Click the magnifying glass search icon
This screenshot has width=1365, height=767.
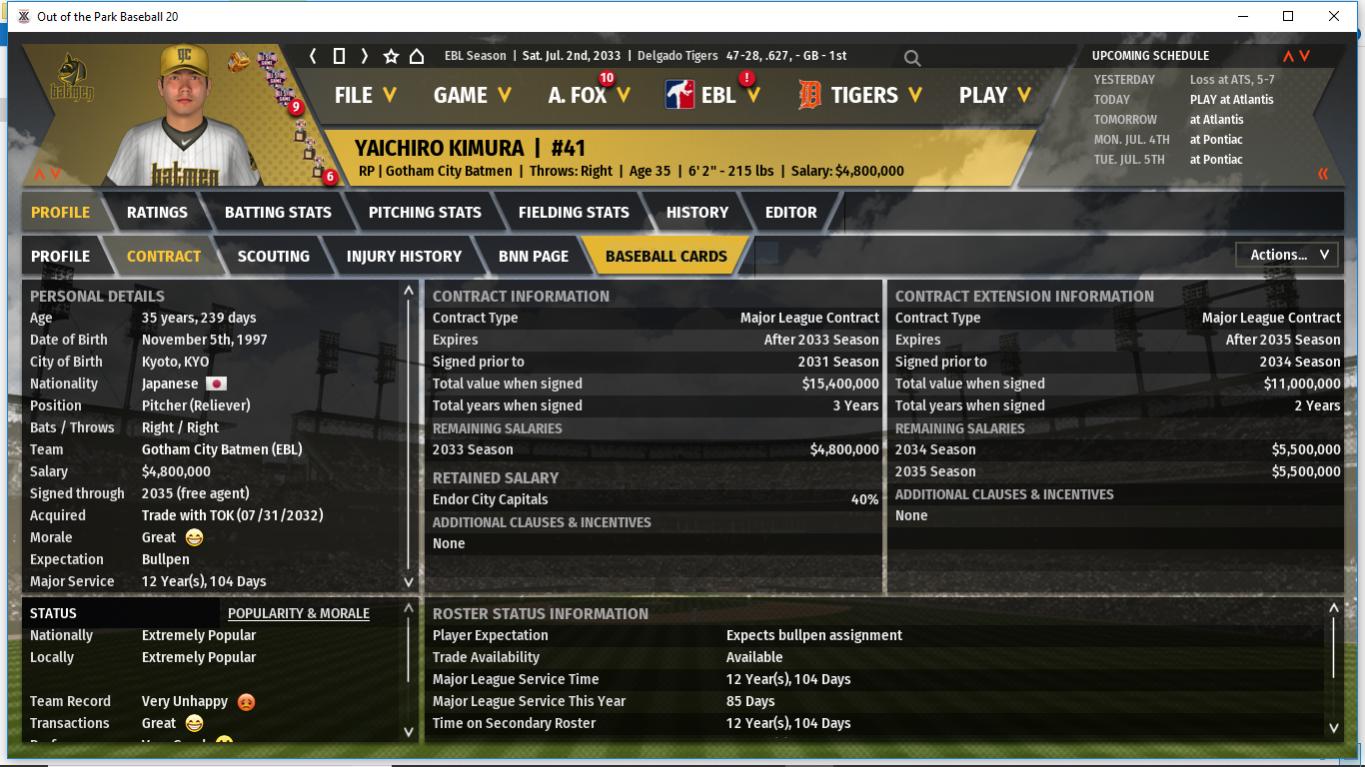click(912, 58)
